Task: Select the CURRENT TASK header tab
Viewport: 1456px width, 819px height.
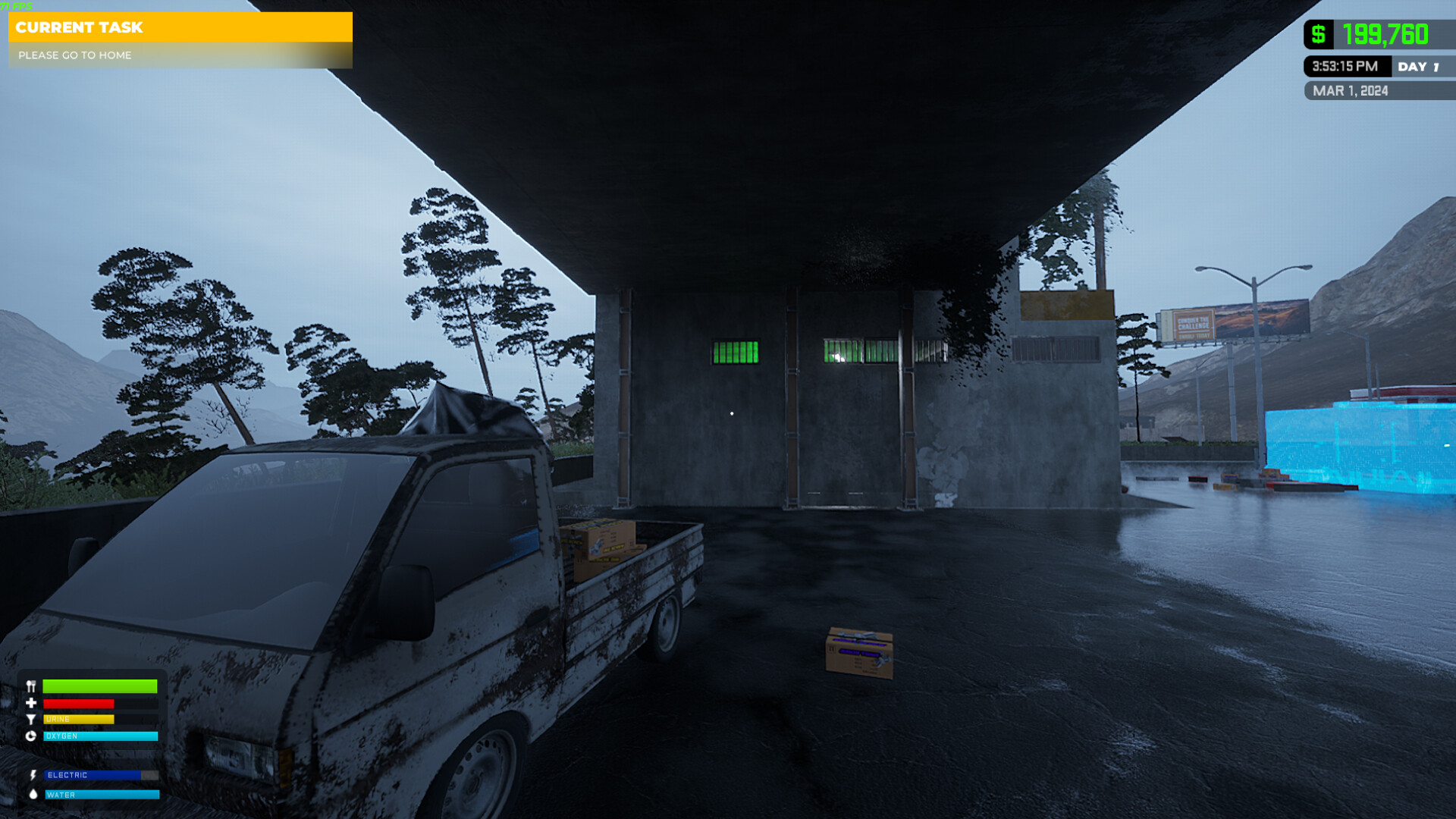Action: click(x=81, y=28)
